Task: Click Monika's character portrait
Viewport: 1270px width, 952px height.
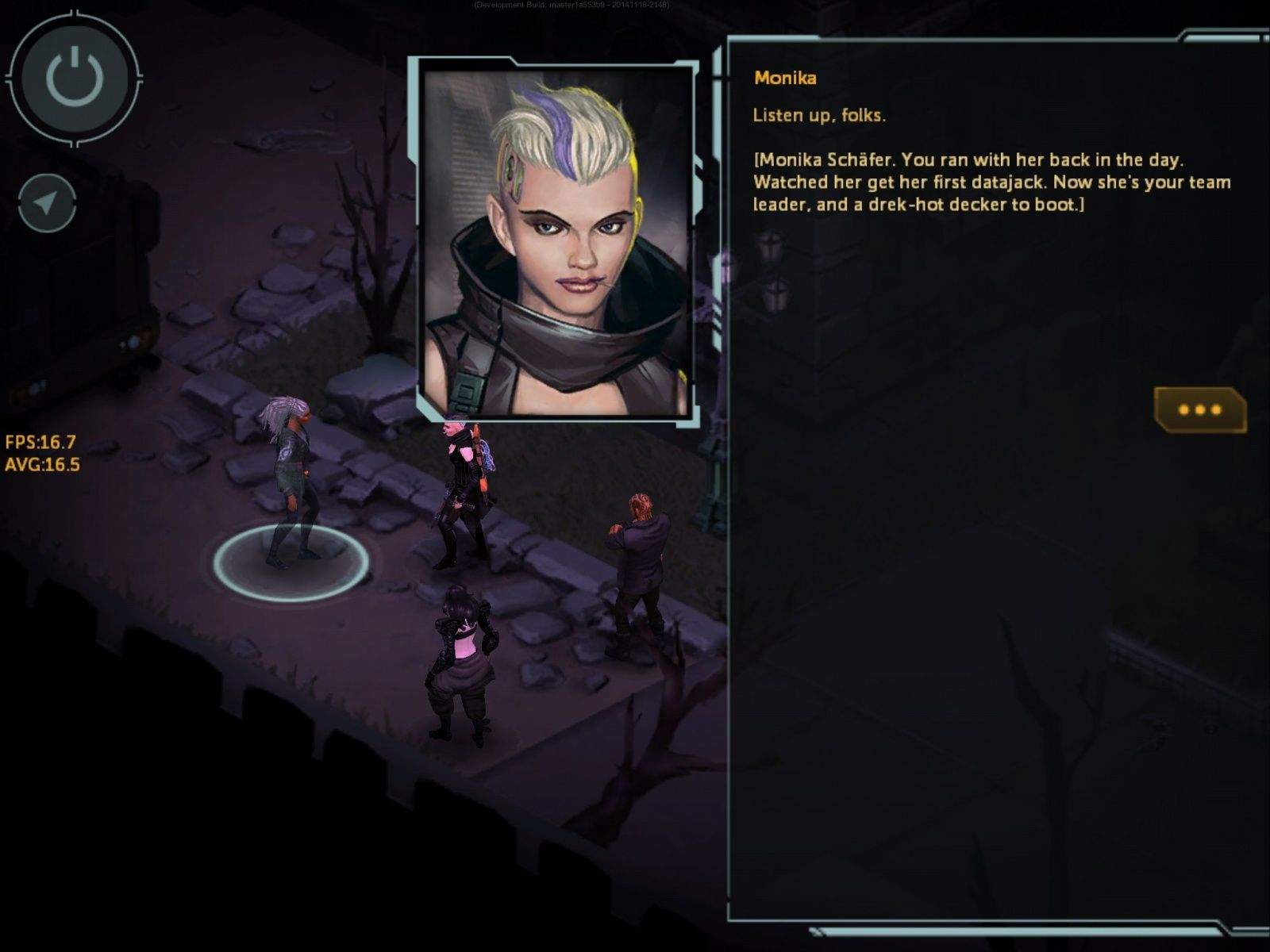Action: point(556,242)
